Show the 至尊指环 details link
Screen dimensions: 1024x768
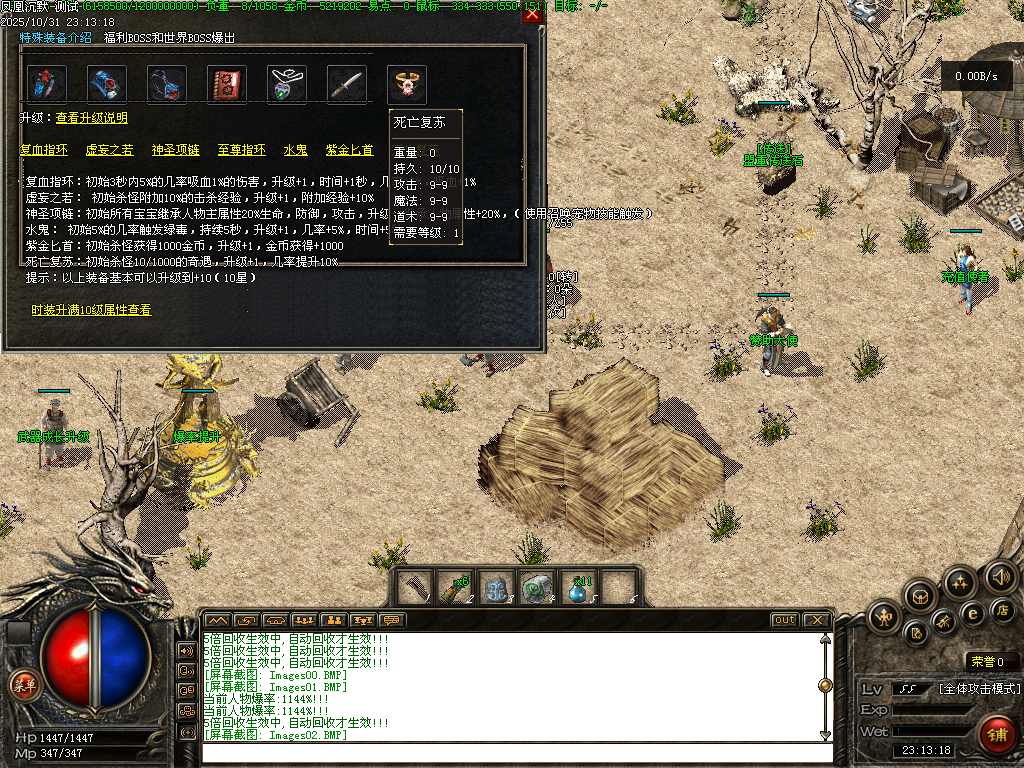[242, 150]
